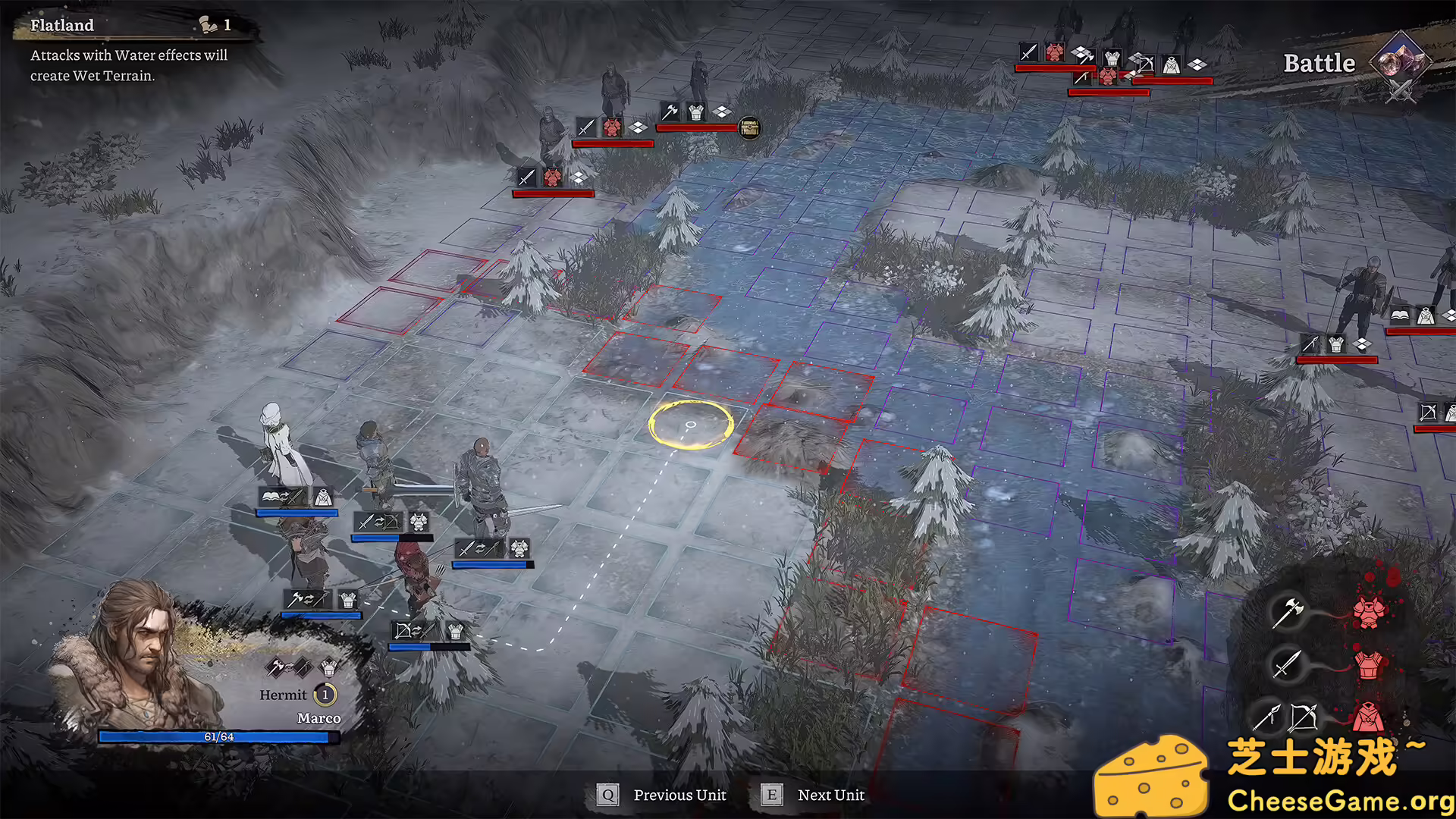Click the armor icon beside Marco's Hermit weapons

(x=328, y=667)
